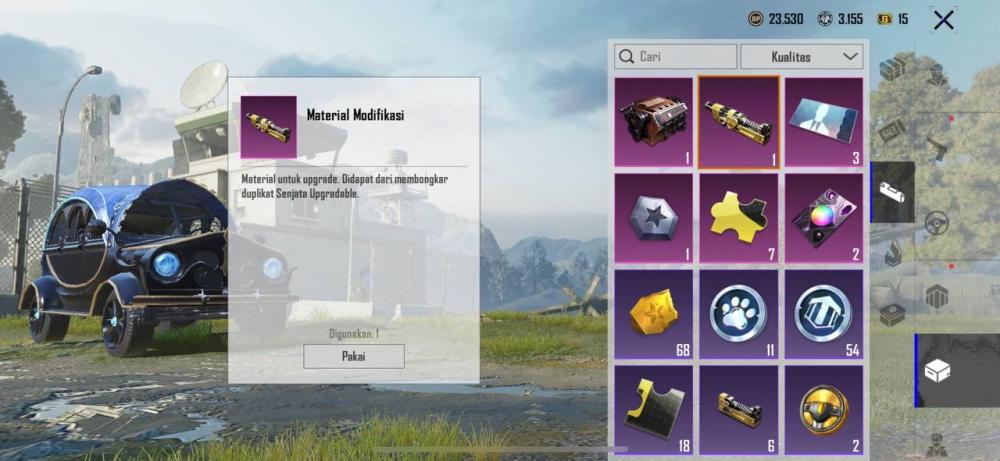Viewport: 1000px width, 461px height.
Task: Select the paw print token item
Action: 738,314
